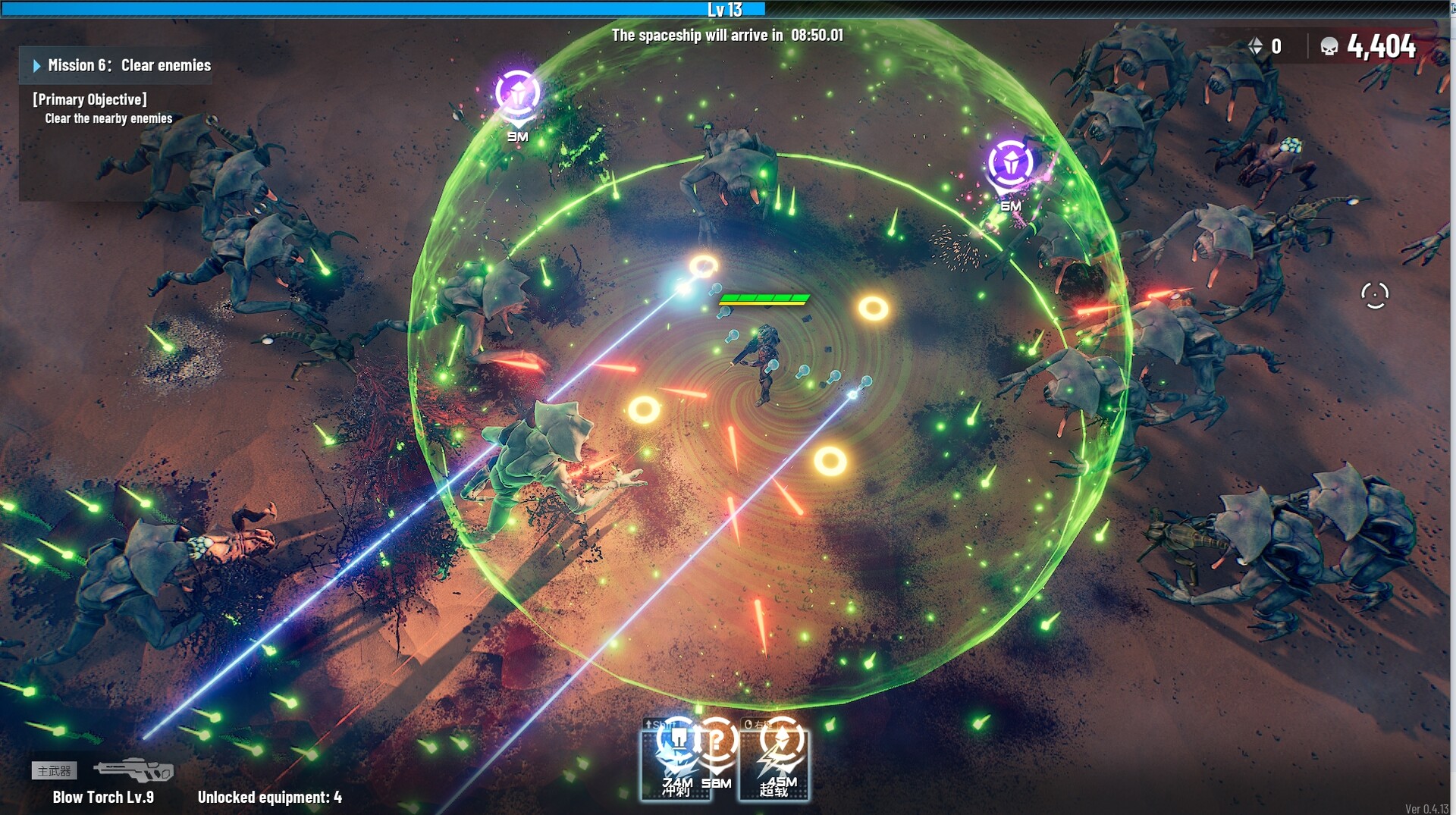Click the Lv 13 experience bar
1456x815 pixels.
pyautogui.click(x=728, y=11)
